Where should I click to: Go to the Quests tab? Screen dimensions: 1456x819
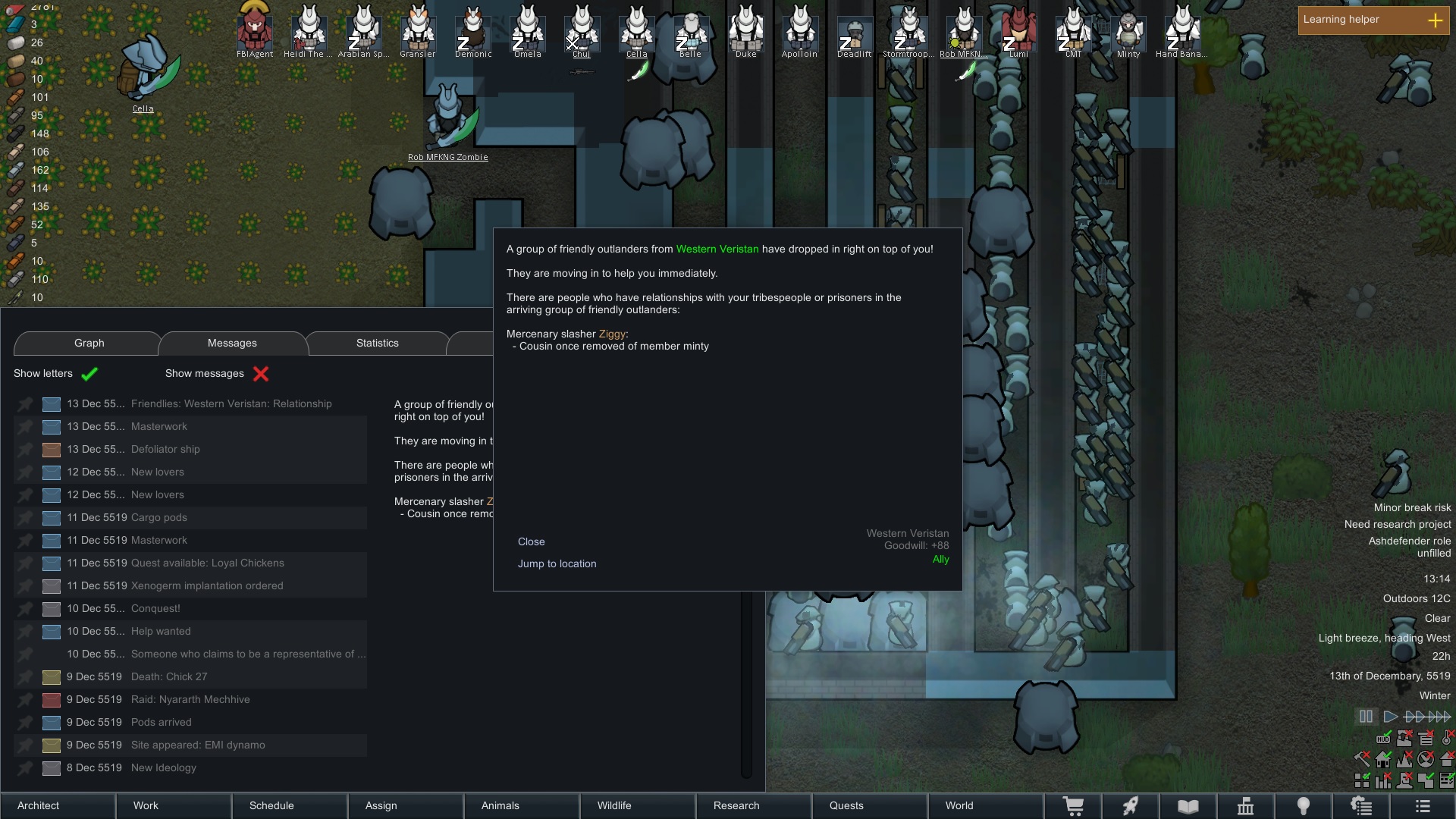(846, 805)
